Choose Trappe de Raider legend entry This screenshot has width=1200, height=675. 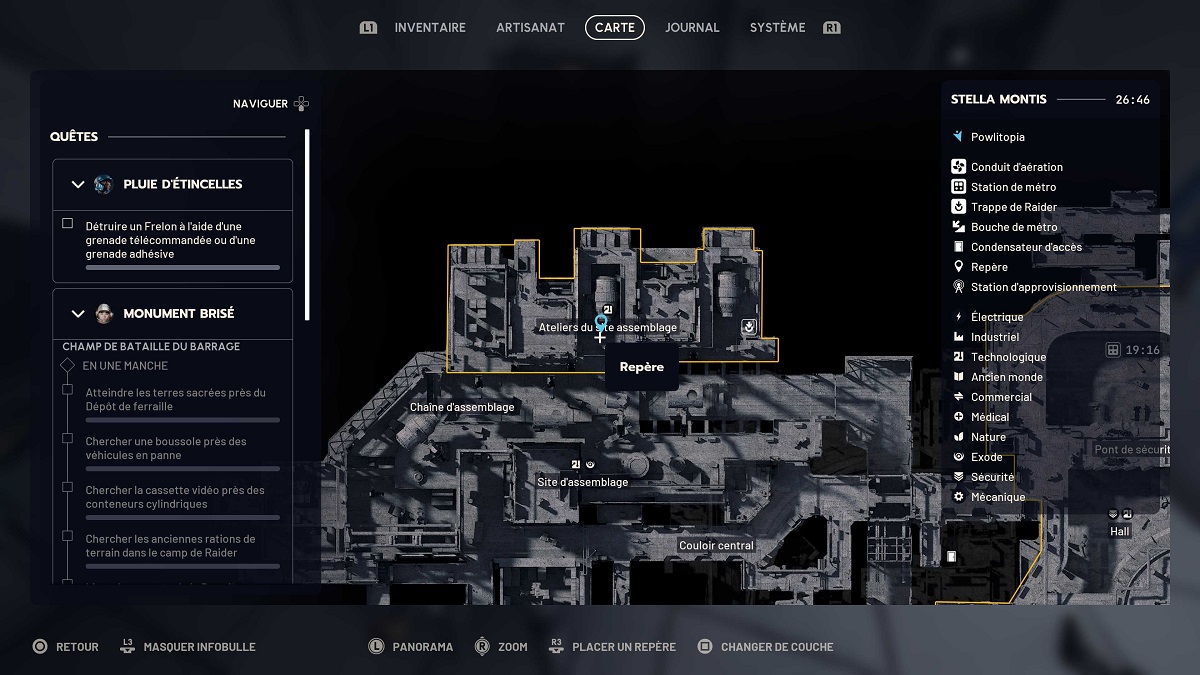click(1013, 207)
